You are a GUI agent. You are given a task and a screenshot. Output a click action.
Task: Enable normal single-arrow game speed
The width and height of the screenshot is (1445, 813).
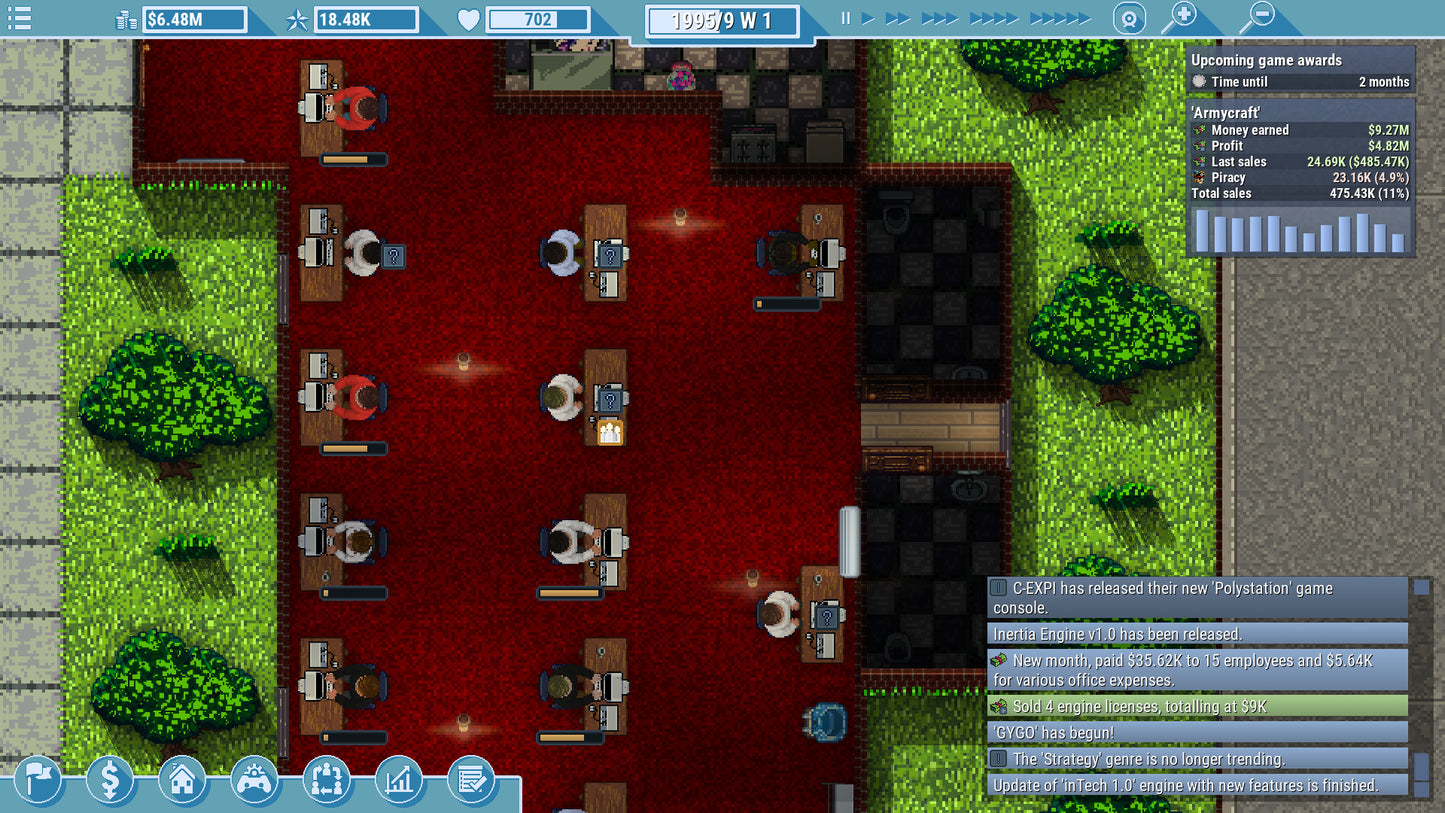pyautogui.click(x=866, y=16)
